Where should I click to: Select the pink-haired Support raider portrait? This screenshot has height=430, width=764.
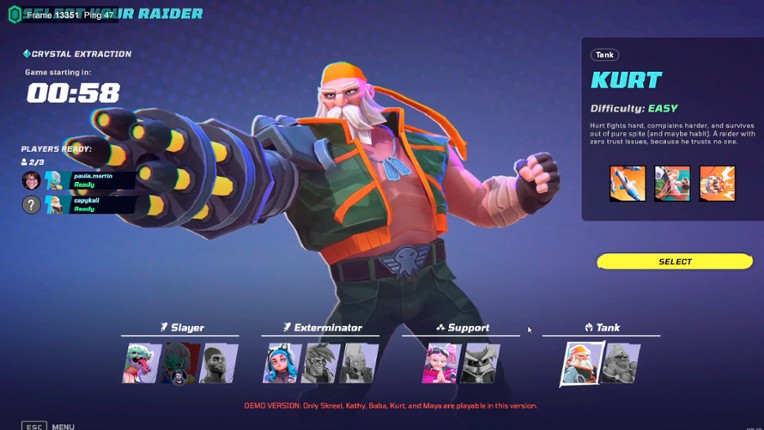coord(442,363)
